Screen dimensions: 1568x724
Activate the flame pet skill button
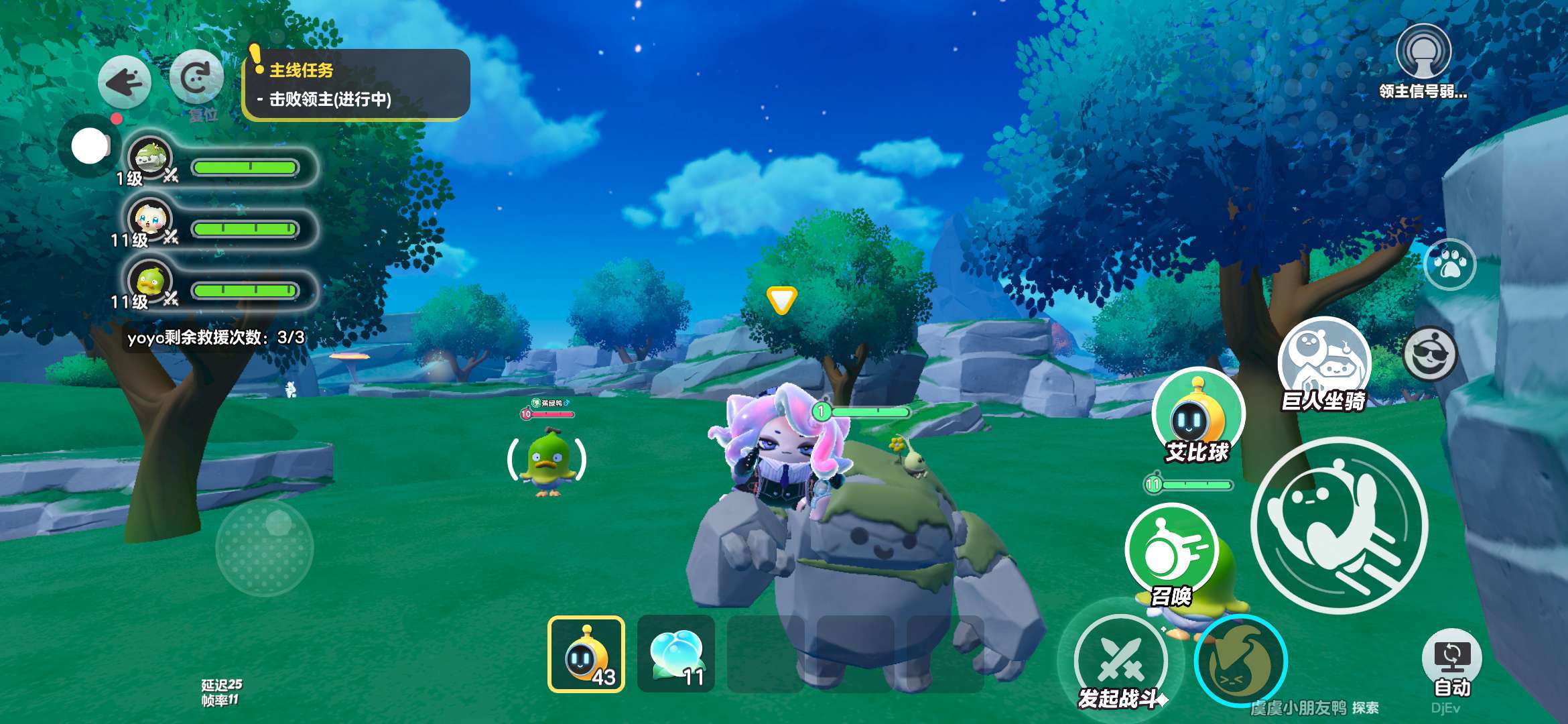[x=1240, y=661]
